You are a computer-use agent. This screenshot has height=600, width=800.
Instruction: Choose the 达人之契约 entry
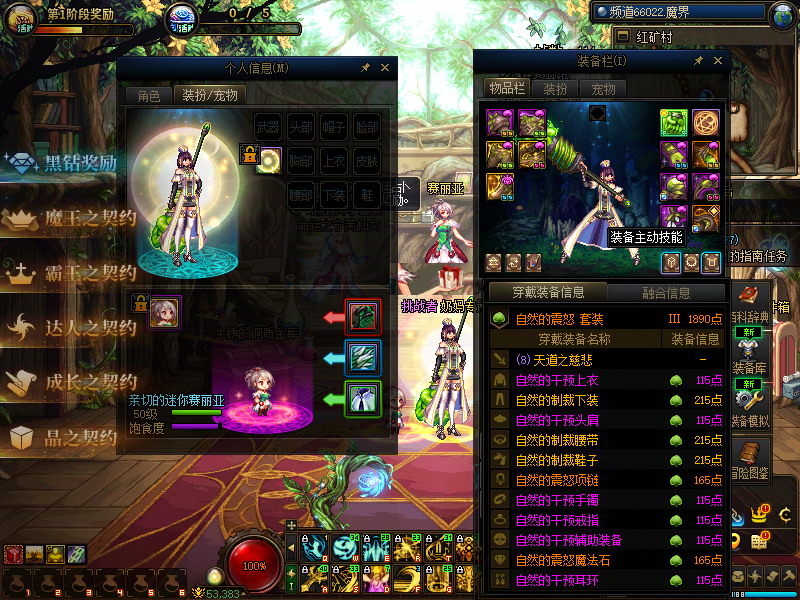(x=88, y=327)
